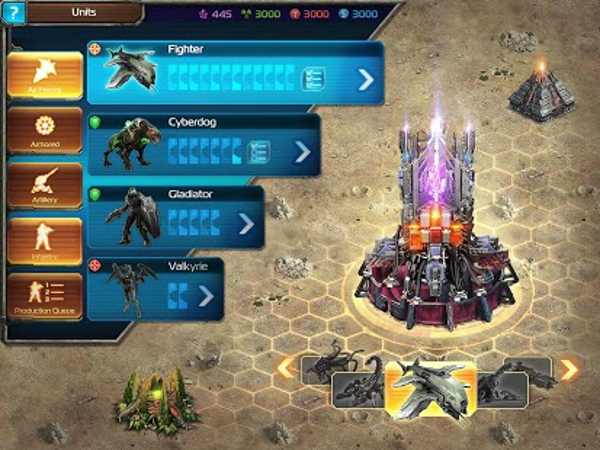Expand the Cyberdog unit arrow

click(302, 152)
